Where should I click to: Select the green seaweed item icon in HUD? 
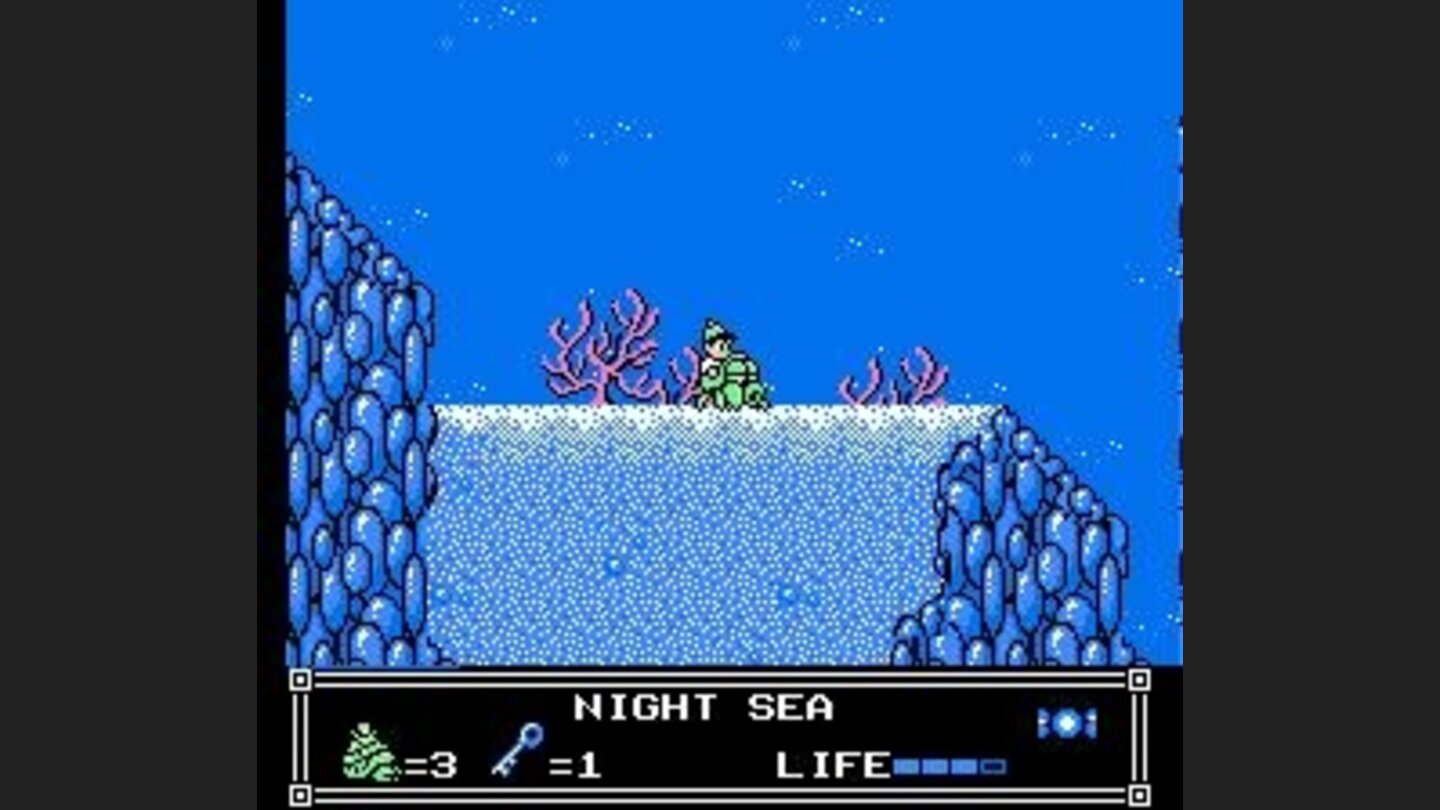click(370, 757)
